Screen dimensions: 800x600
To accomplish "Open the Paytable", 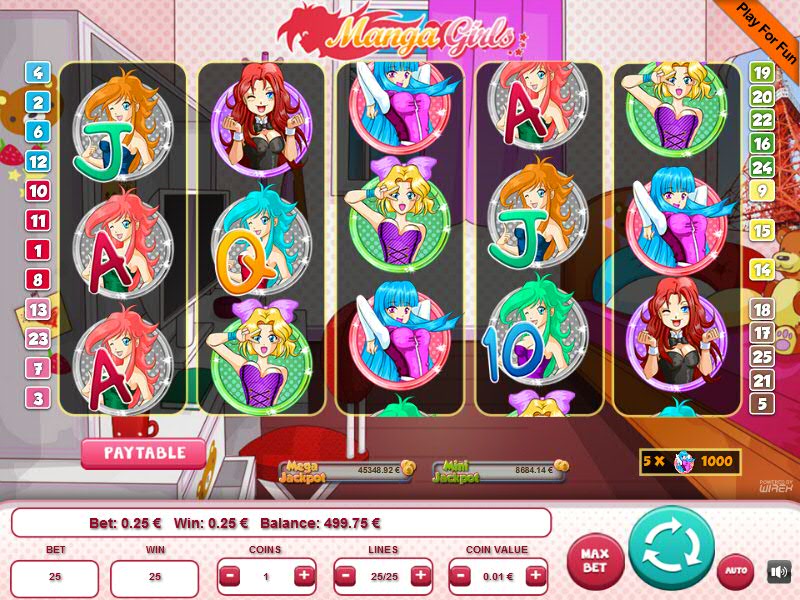I will click(x=143, y=453).
